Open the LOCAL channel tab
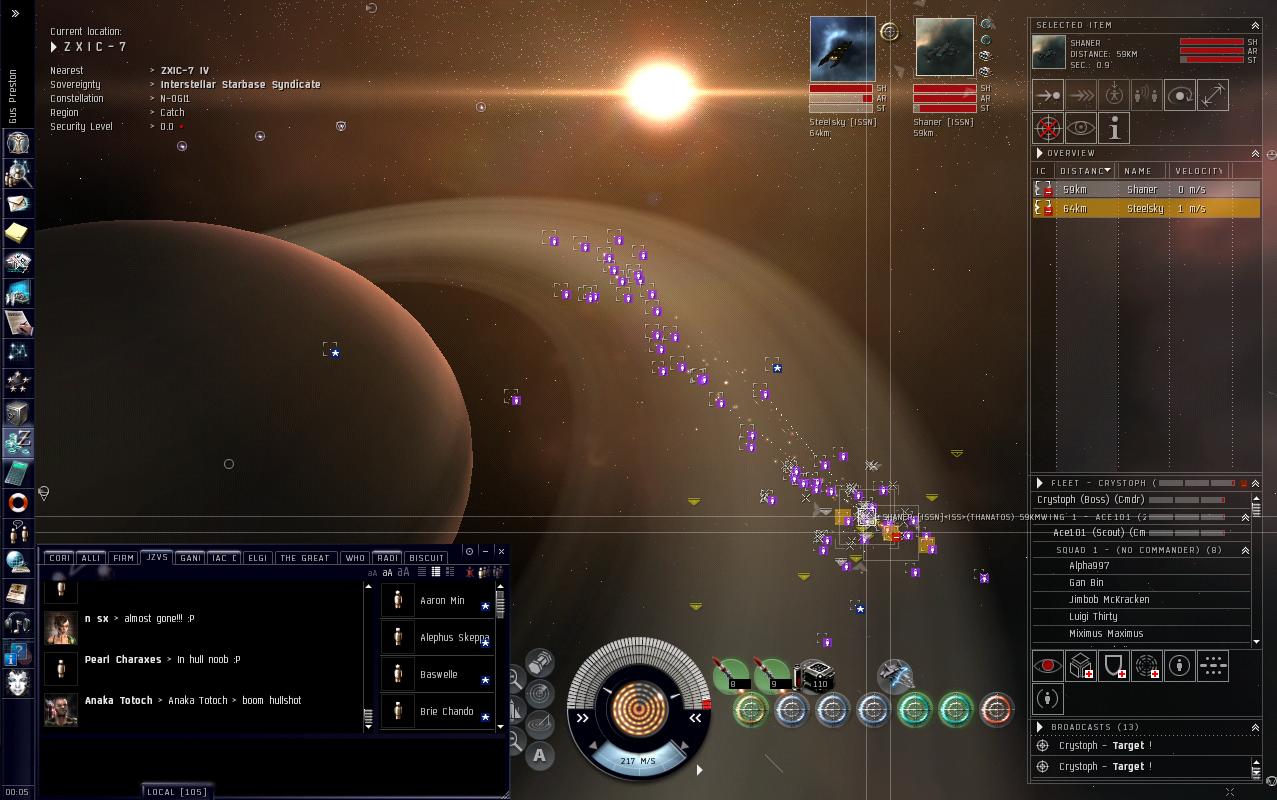 [177, 792]
